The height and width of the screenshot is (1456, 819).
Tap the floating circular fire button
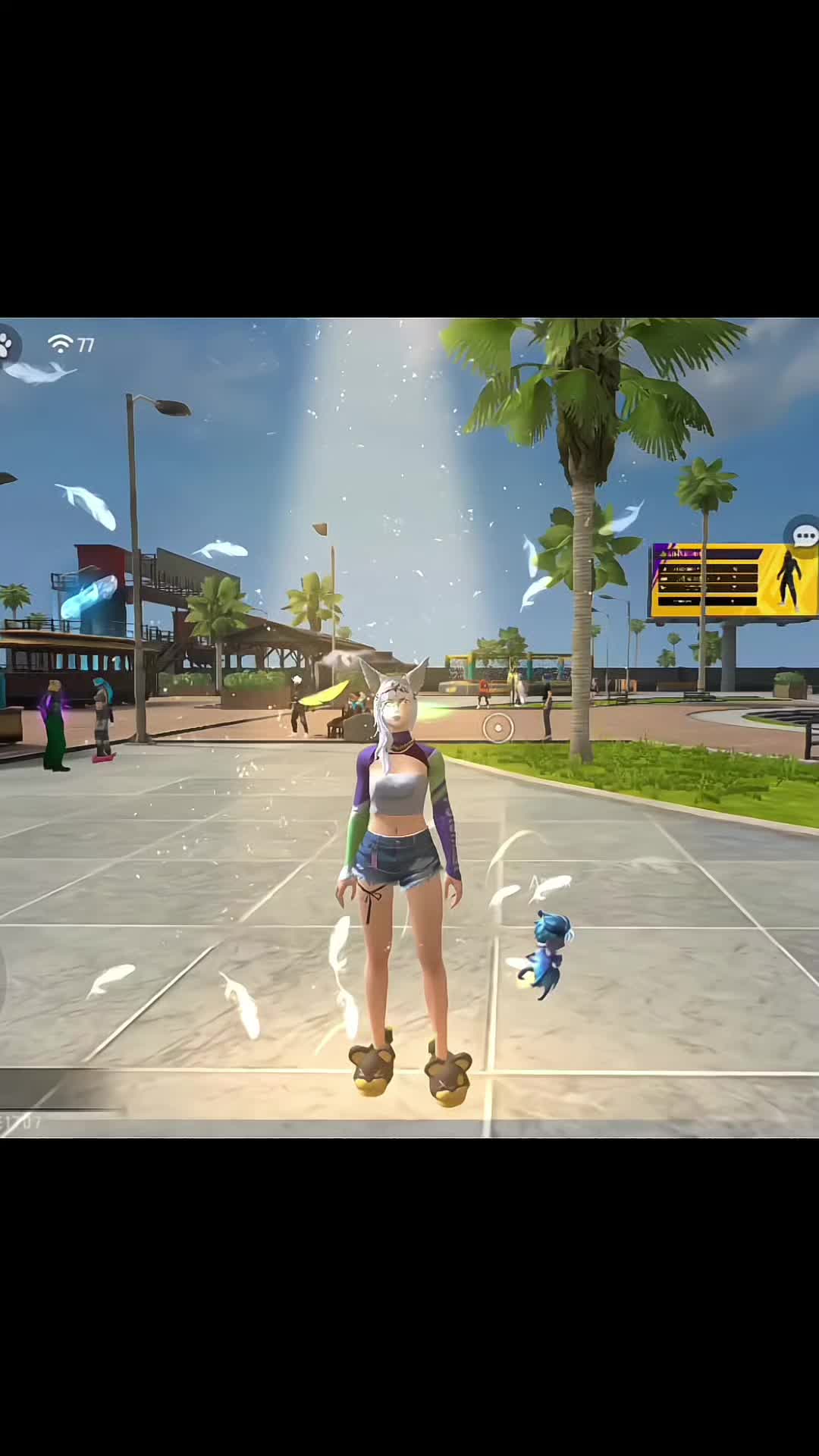pos(498,729)
